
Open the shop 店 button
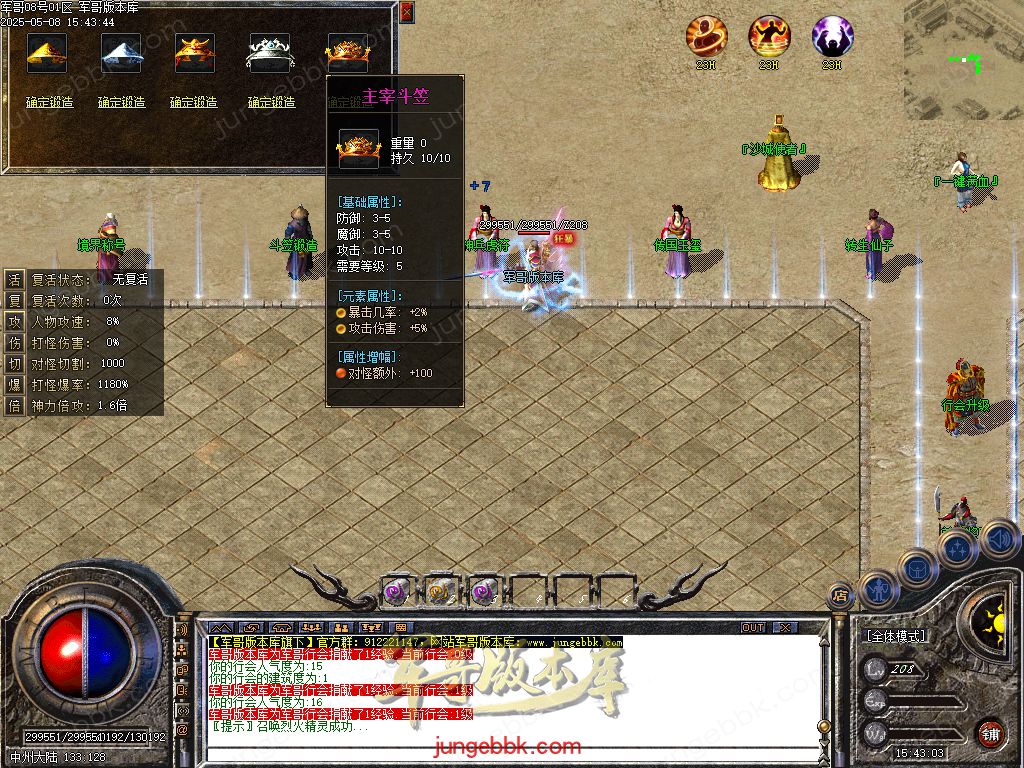click(840, 596)
